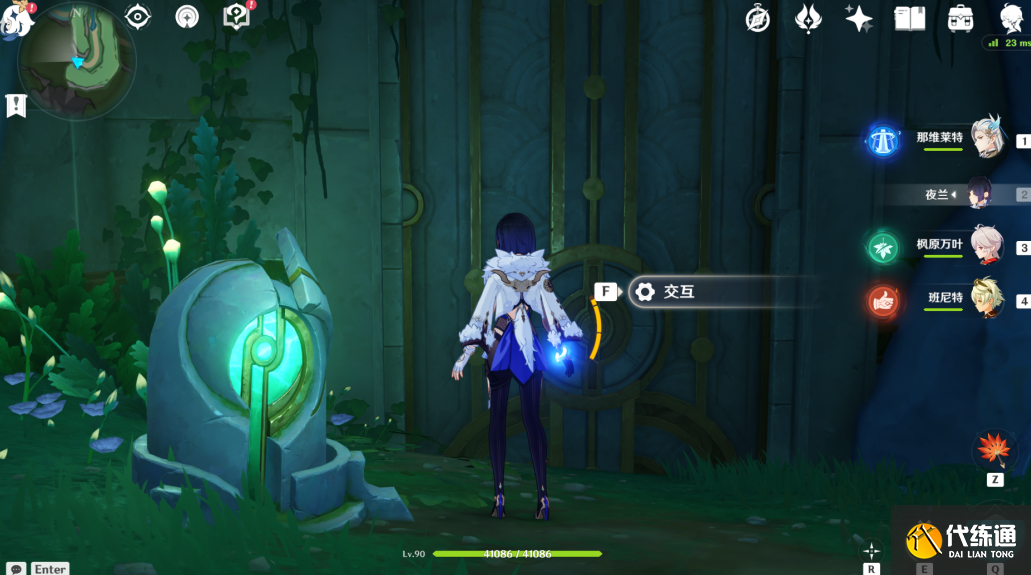
Task: Open the chat speech-bubble button
Action: click(16, 568)
